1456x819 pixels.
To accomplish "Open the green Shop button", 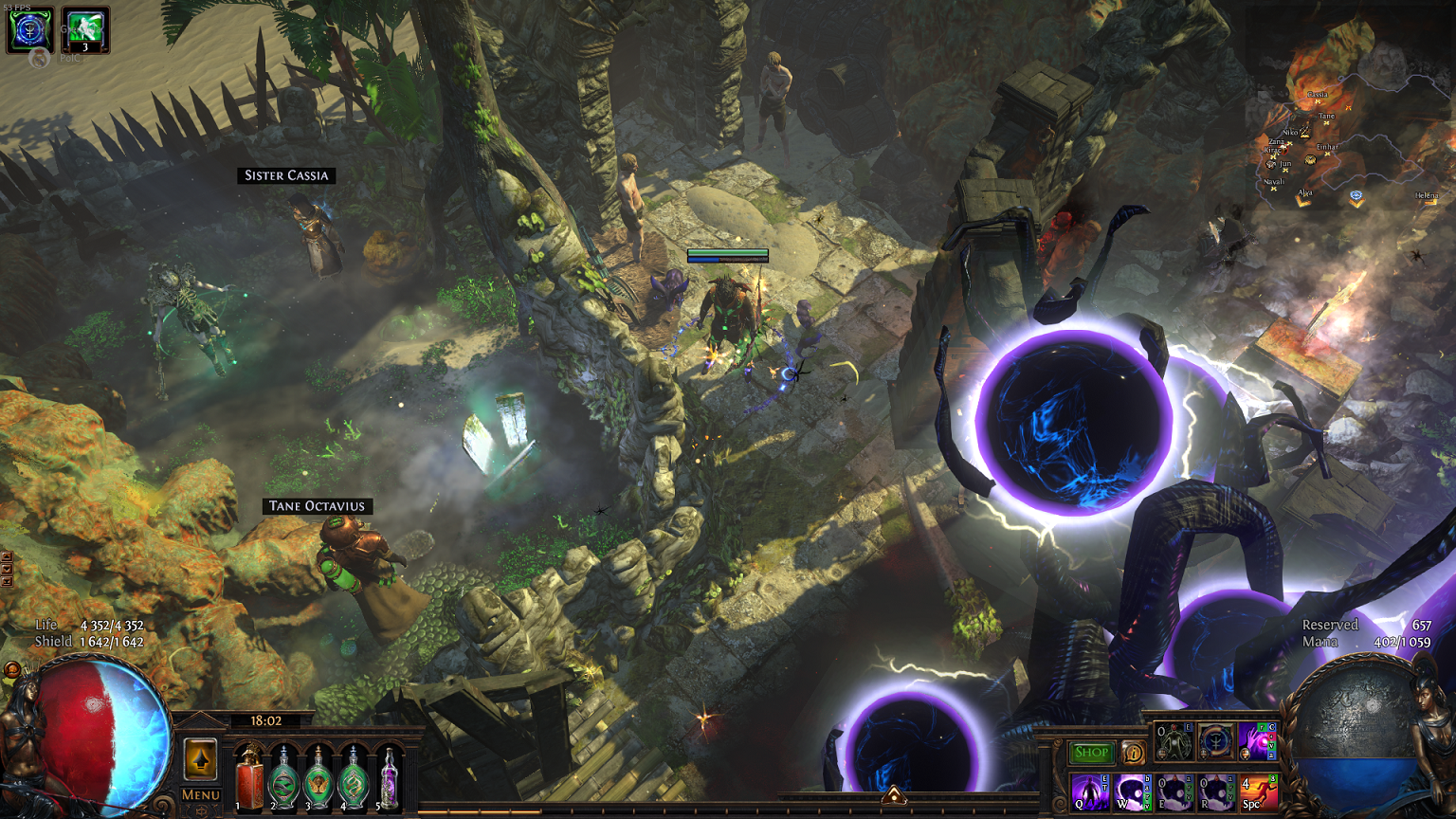I will tap(1091, 753).
